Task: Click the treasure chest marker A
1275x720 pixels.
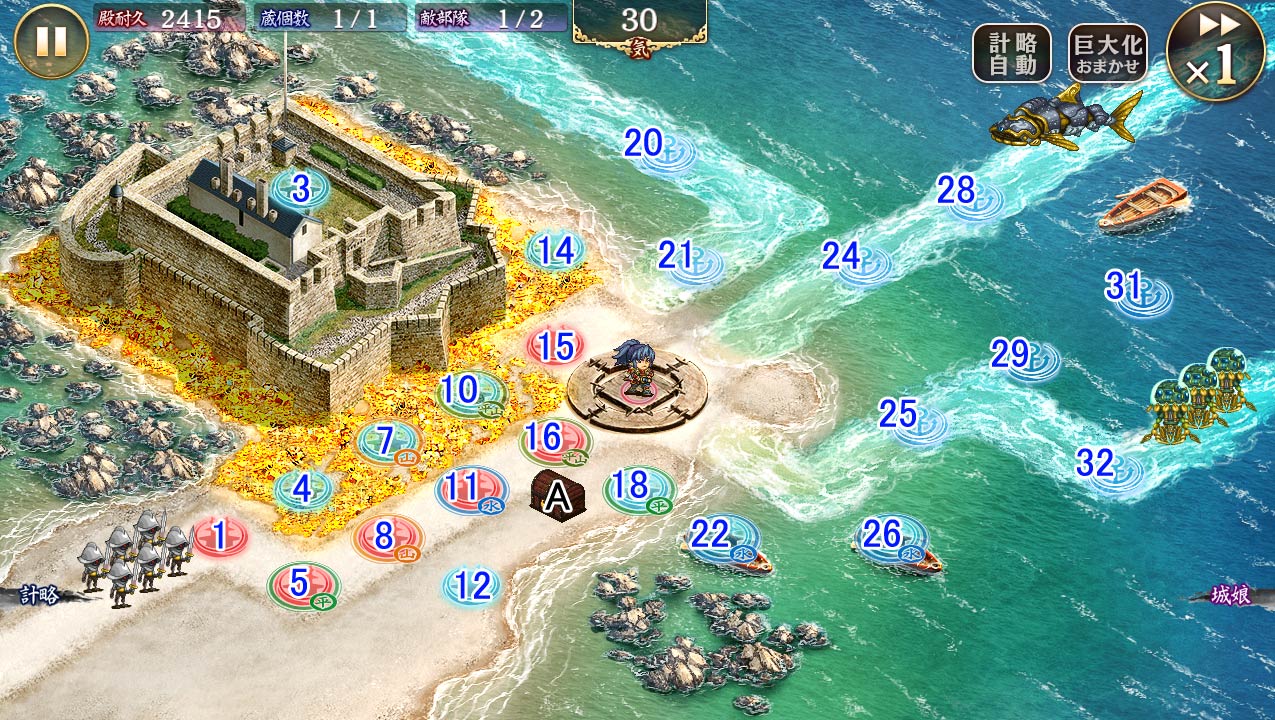Action: pyautogui.click(x=556, y=494)
